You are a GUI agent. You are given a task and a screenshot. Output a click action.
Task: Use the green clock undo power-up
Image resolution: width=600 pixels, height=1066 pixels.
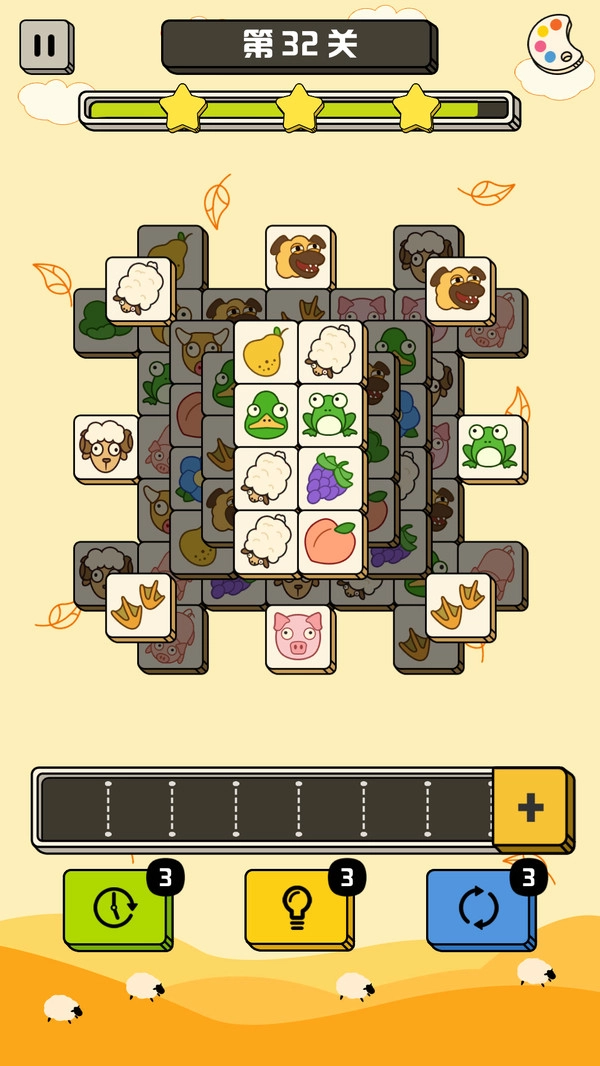pos(116,907)
